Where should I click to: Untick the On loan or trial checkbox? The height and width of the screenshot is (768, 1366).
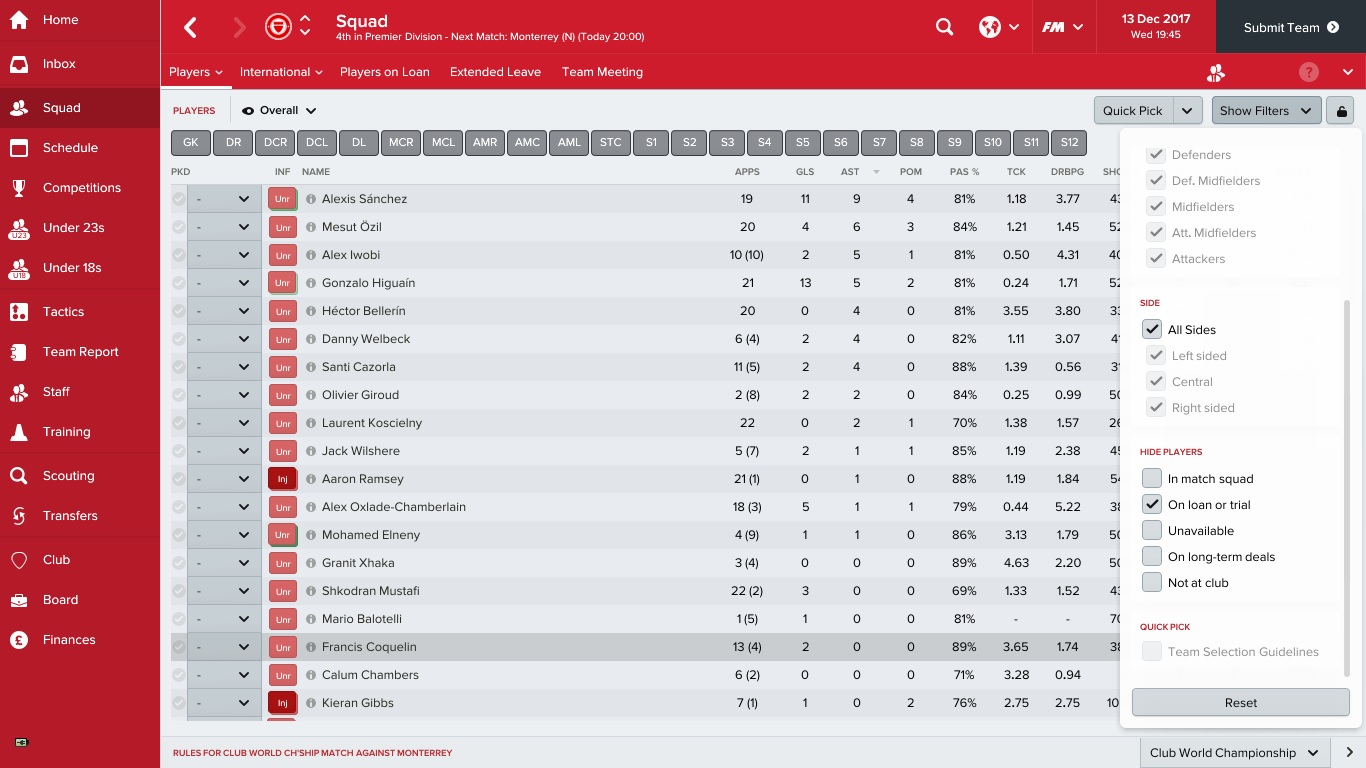1152,505
